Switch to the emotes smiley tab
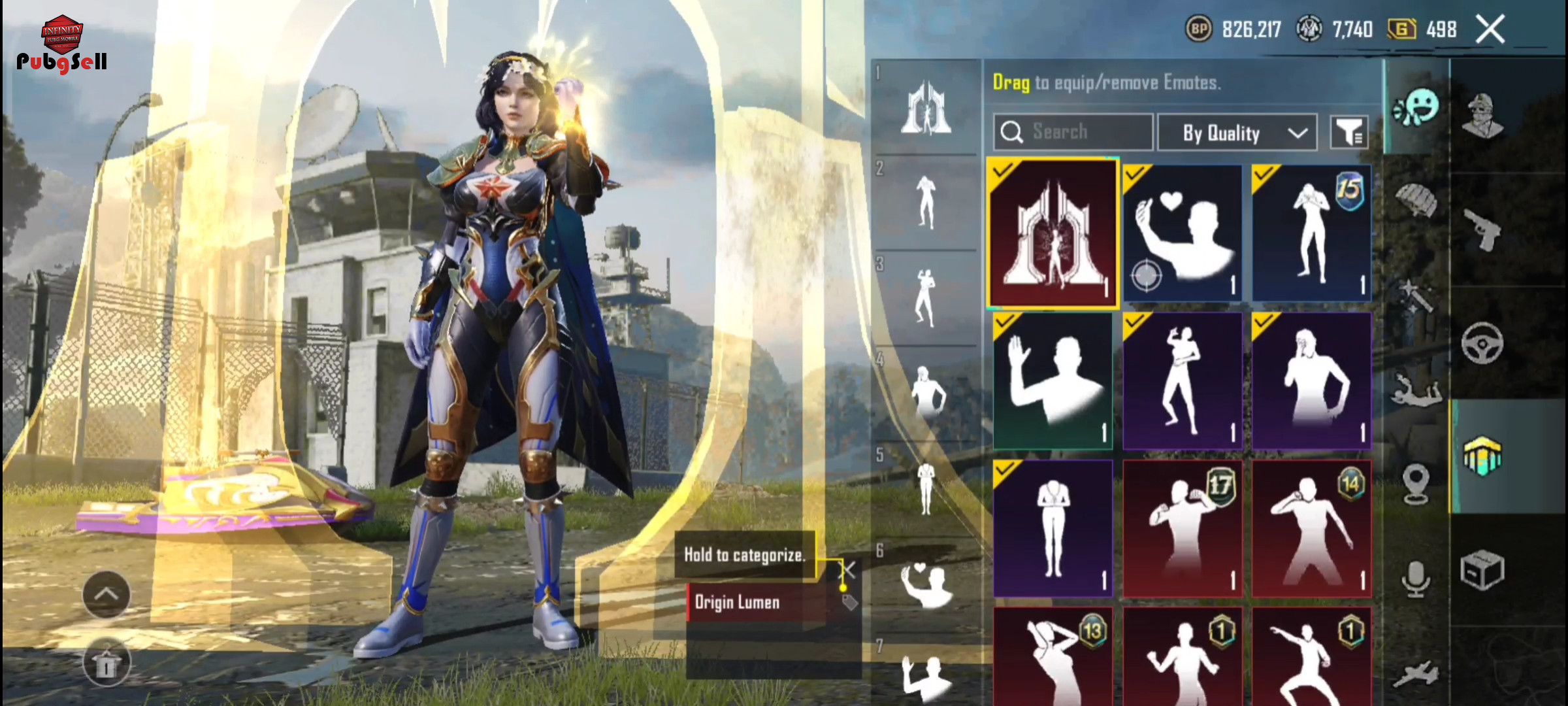 1416,108
